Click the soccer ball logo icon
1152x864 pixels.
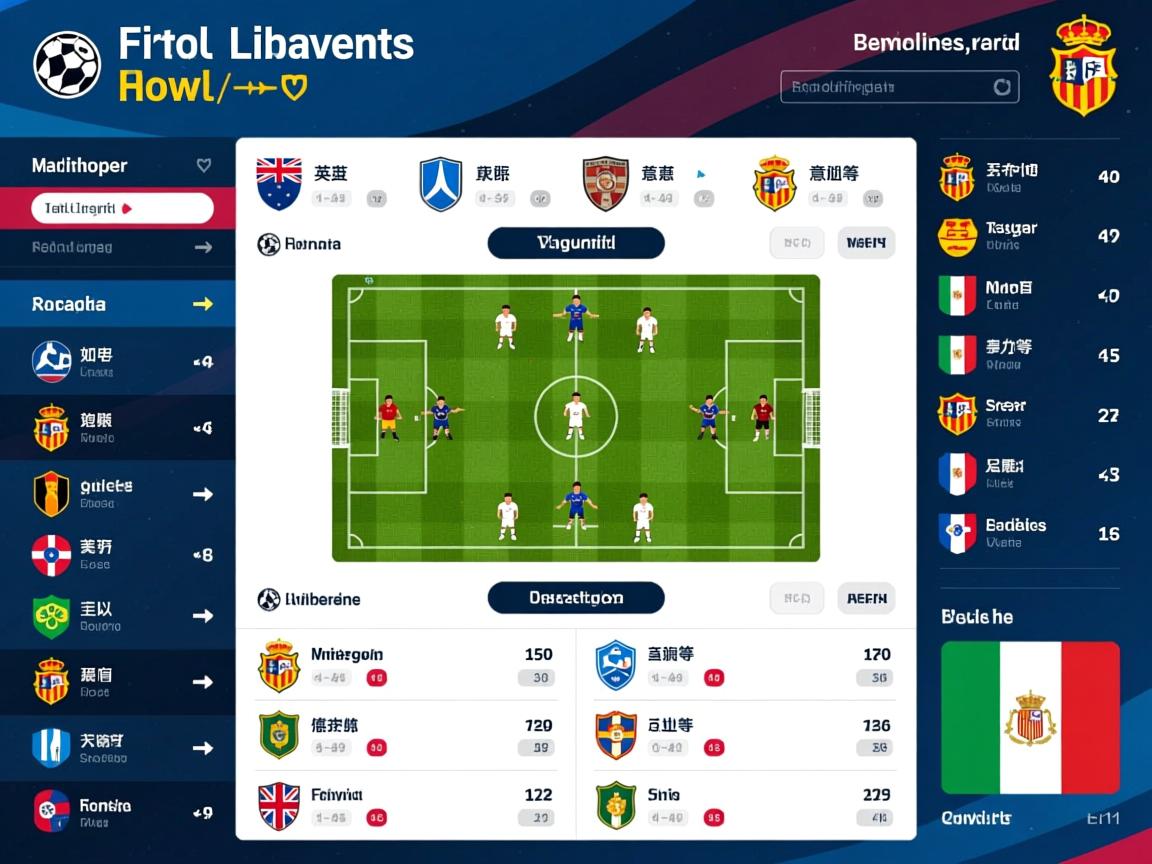click(67, 65)
